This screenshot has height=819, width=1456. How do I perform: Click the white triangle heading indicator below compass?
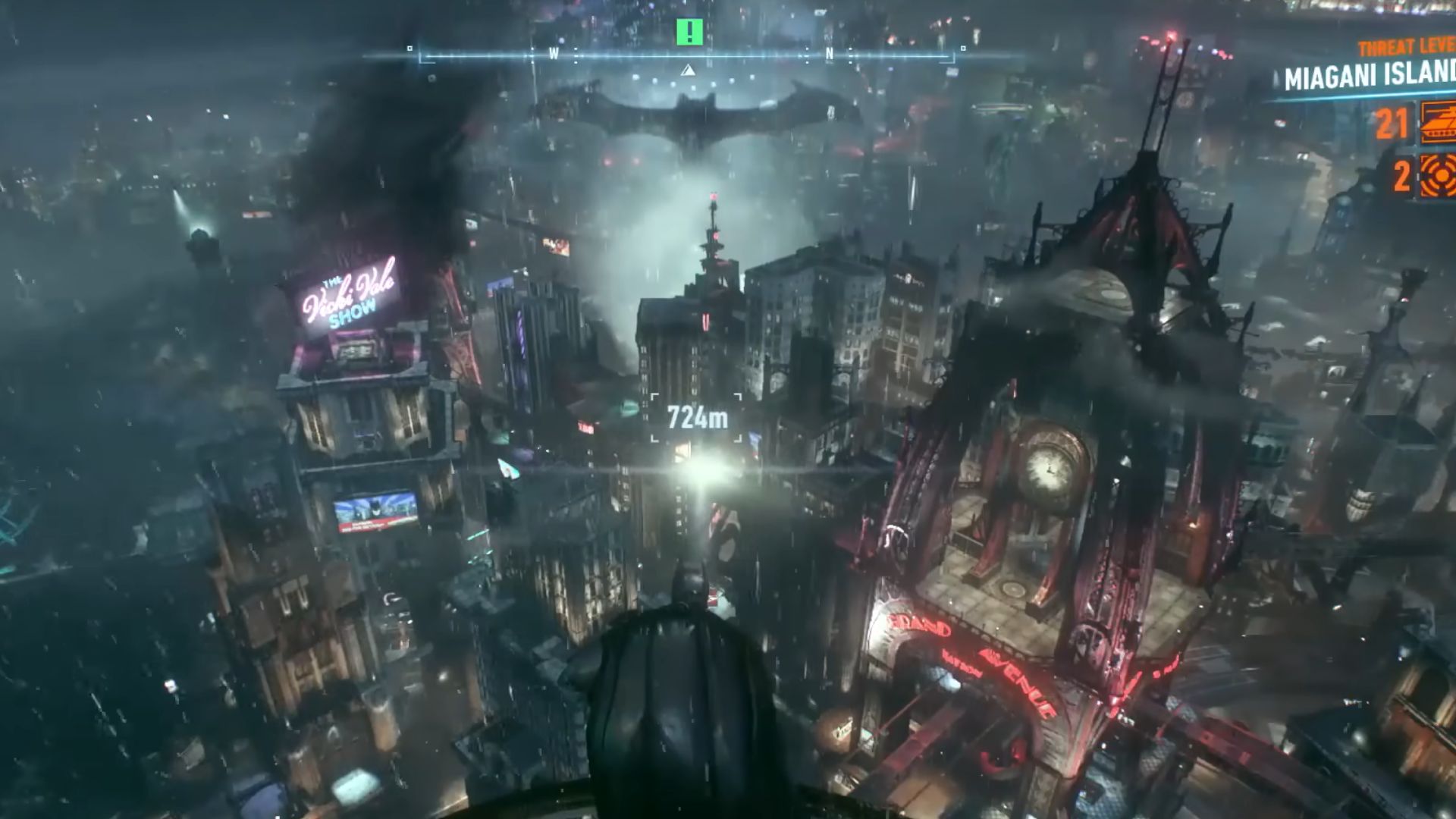[688, 70]
